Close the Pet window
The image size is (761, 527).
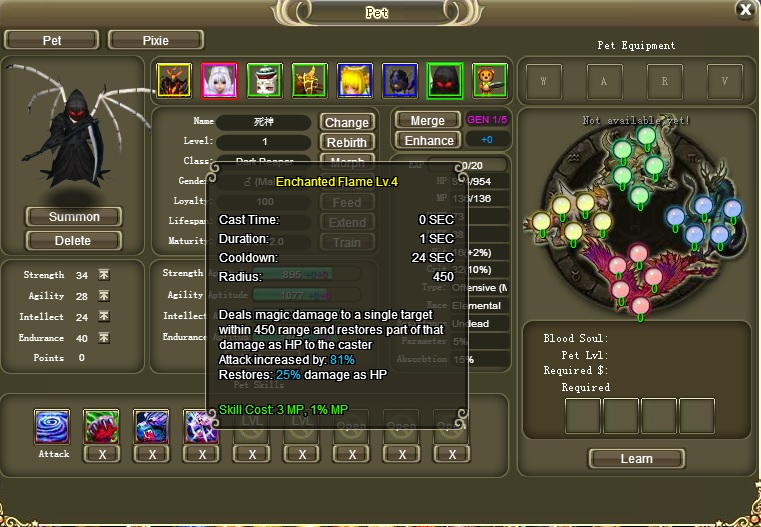[745, 10]
